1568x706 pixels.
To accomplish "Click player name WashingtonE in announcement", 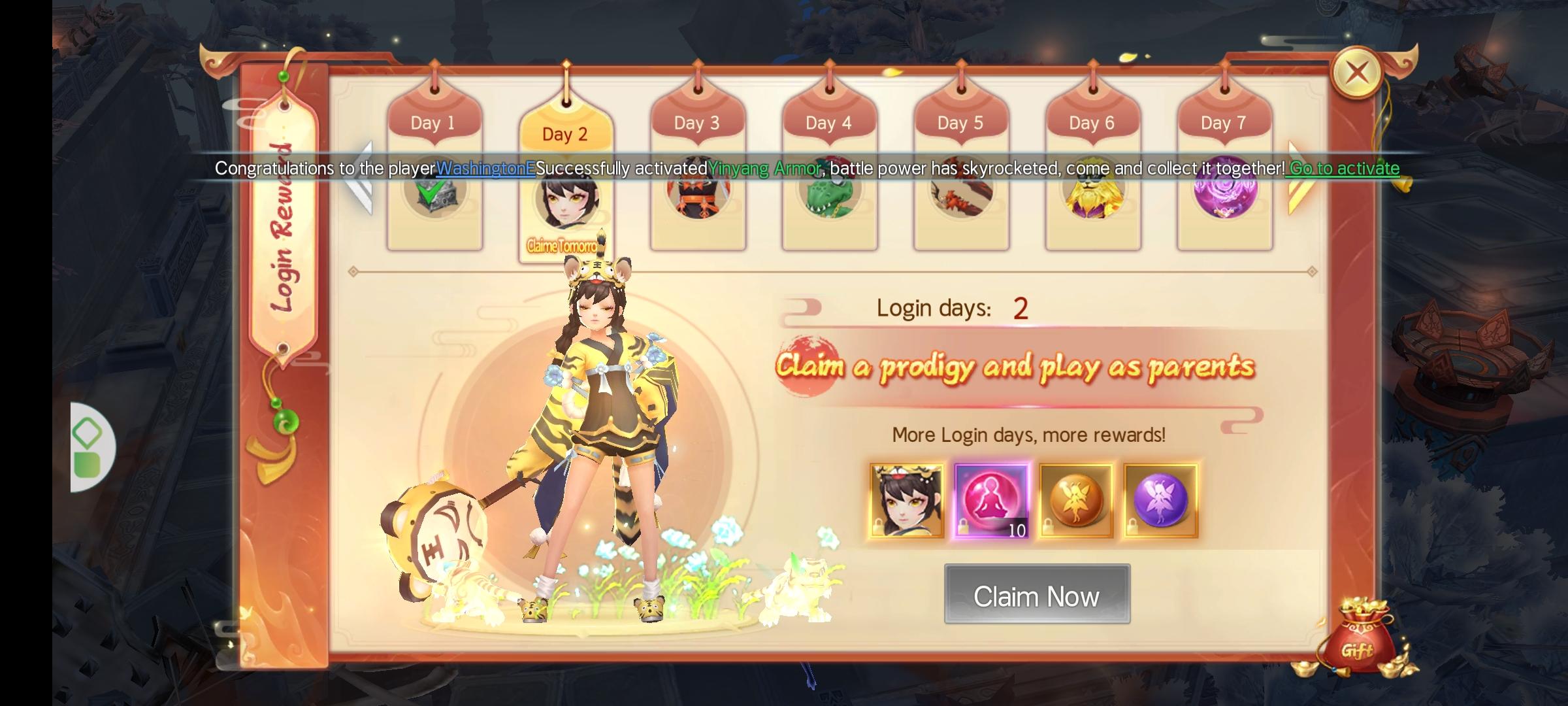I will (486, 168).
